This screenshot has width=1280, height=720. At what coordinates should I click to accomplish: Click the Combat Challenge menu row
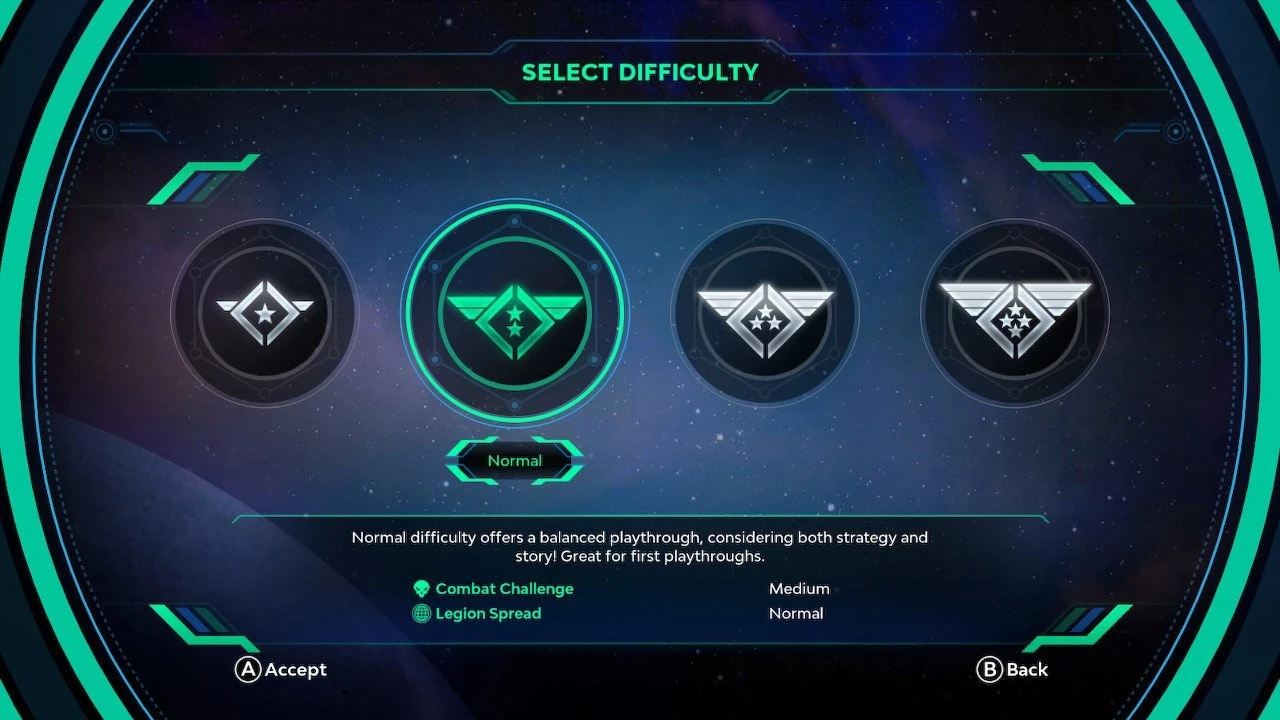click(x=504, y=588)
